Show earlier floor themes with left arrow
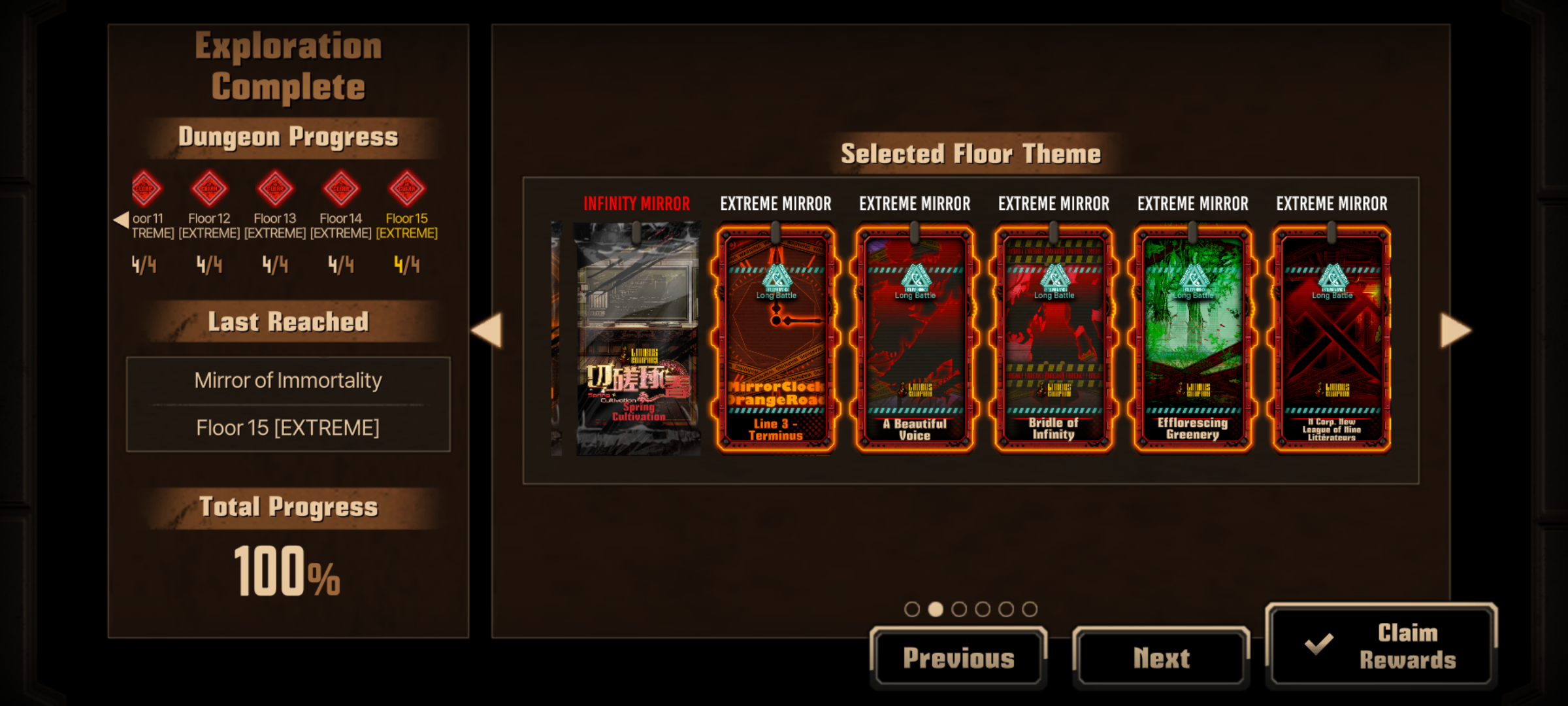Viewport: 1568px width, 706px height. click(x=487, y=330)
